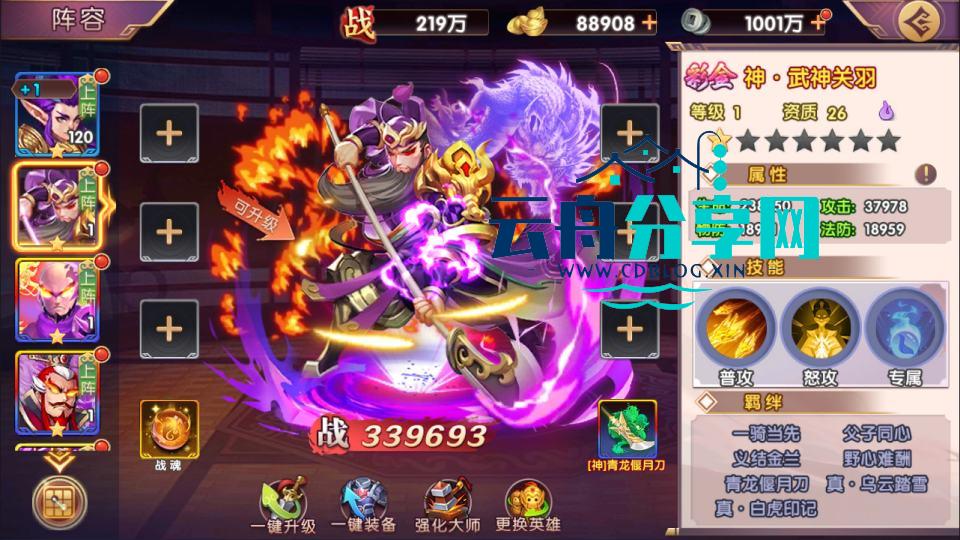The image size is (960, 540).
Task: Open the formation grid button
Action: (59, 501)
